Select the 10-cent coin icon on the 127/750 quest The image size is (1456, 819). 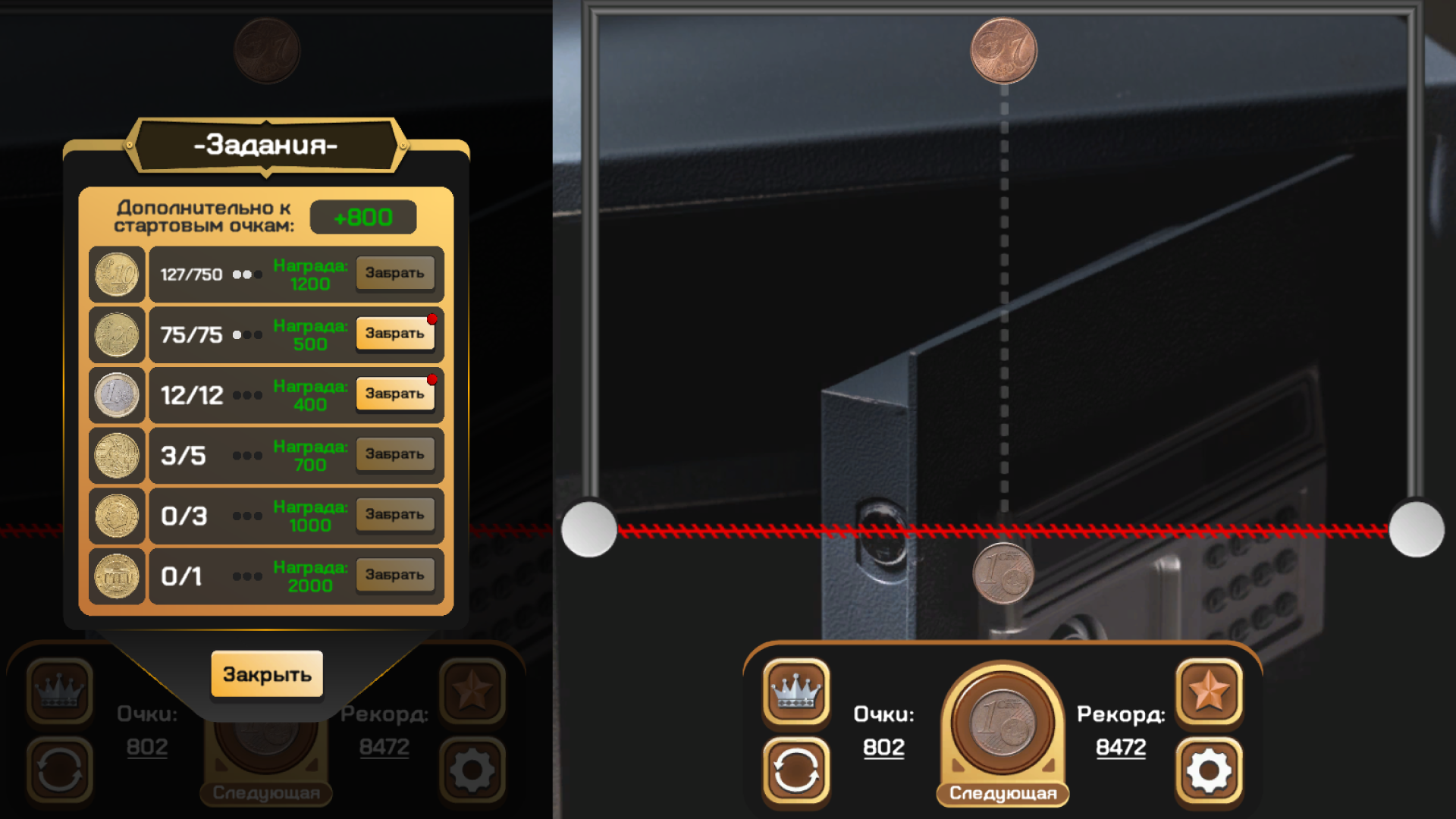click(116, 274)
